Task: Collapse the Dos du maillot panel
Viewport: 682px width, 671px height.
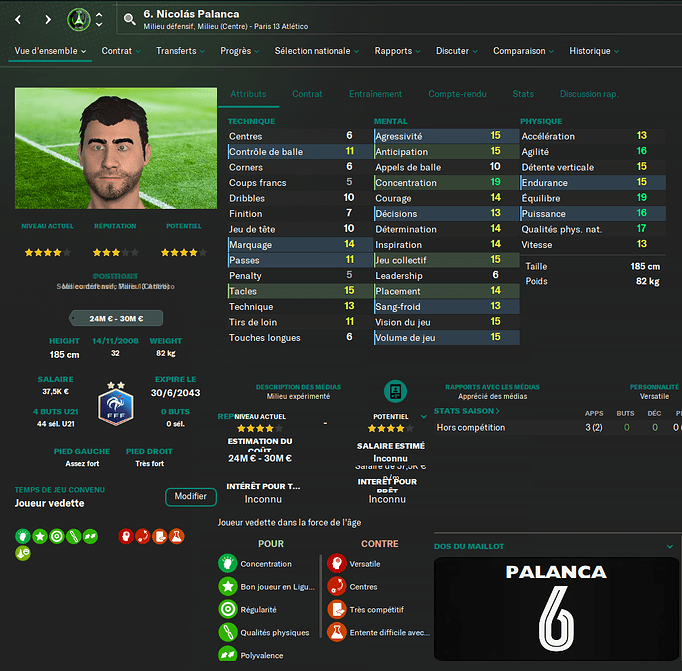Action: (669, 547)
